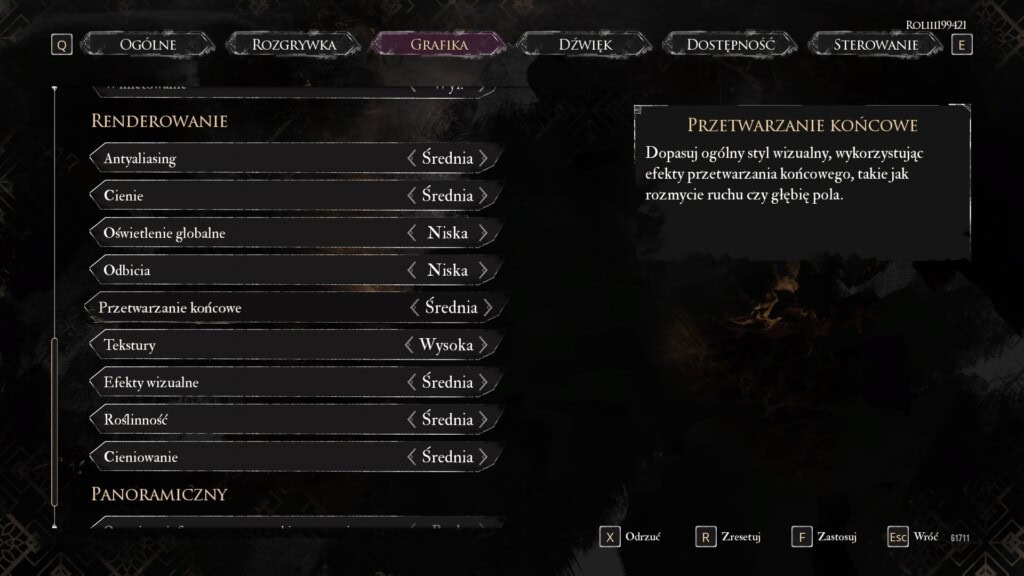The height and width of the screenshot is (576, 1024).
Task: Apply changes with Zastosuj
Action: (x=824, y=537)
